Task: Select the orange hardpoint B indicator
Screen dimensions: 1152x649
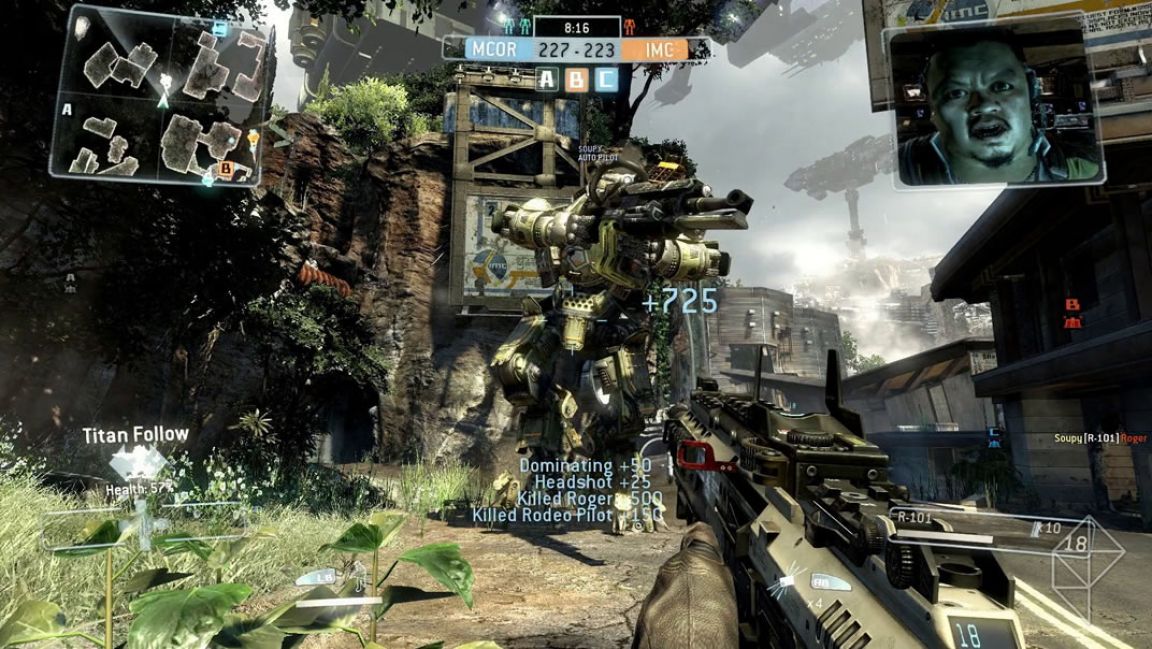Action: tap(576, 80)
